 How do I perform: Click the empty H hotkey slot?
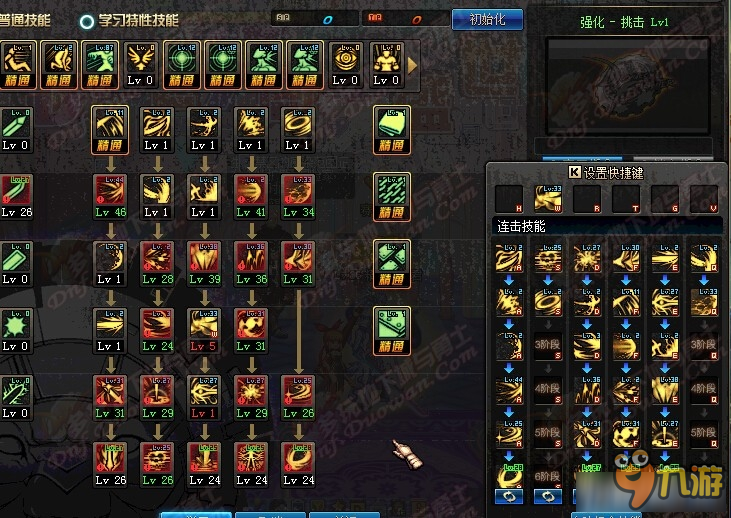(x=508, y=198)
